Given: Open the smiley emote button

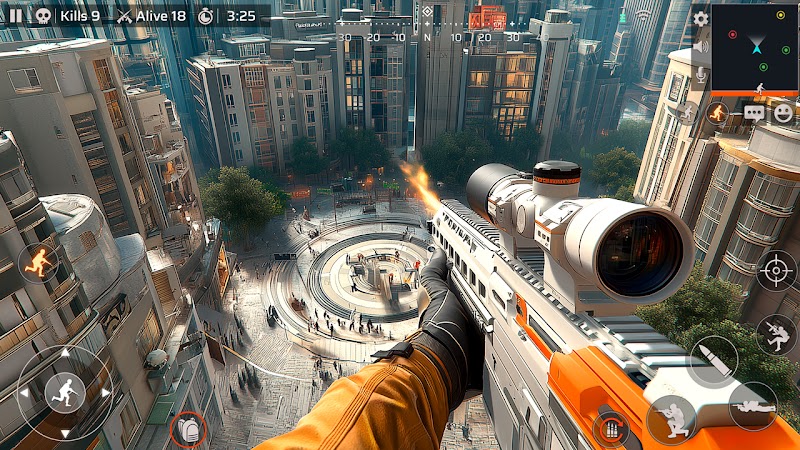Looking at the screenshot, I should tap(783, 113).
